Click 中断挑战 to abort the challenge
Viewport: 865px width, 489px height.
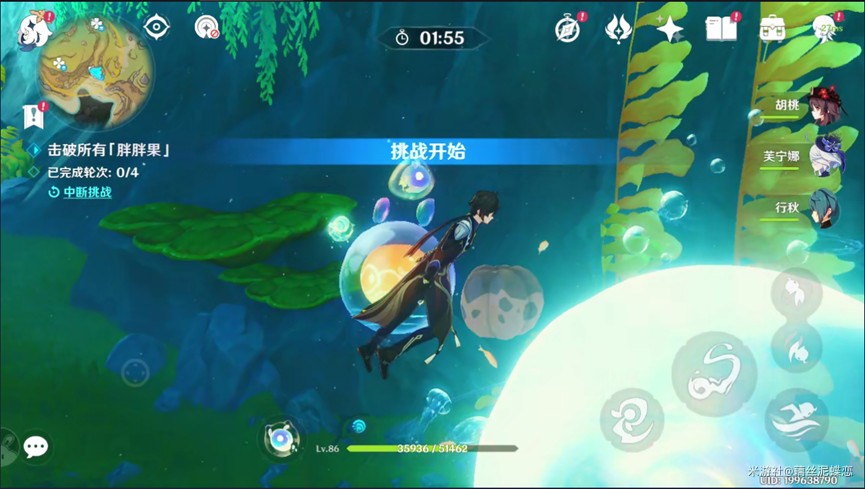point(87,192)
